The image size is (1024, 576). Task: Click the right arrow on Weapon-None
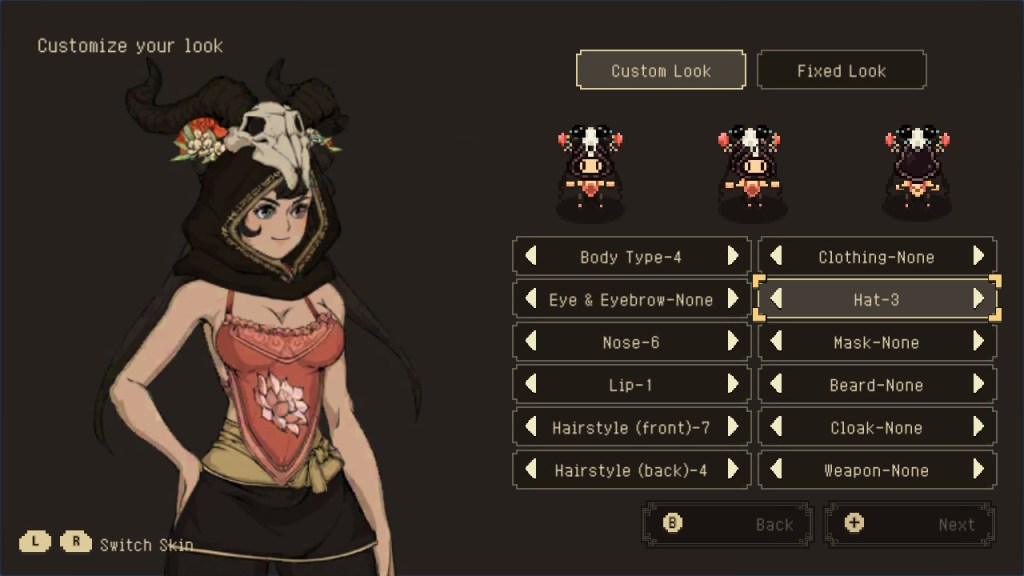coord(979,470)
